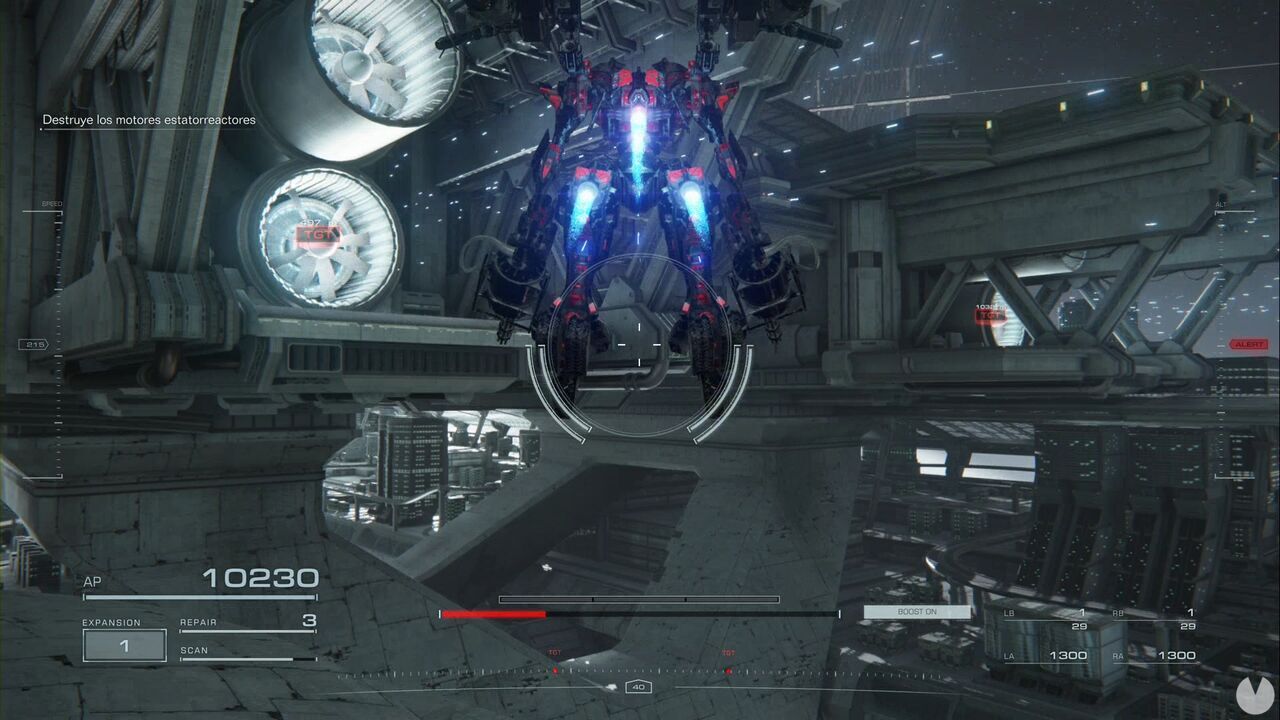Open the compass heading marker labeled 40
The width and height of the screenshot is (1280, 720).
[x=637, y=687]
